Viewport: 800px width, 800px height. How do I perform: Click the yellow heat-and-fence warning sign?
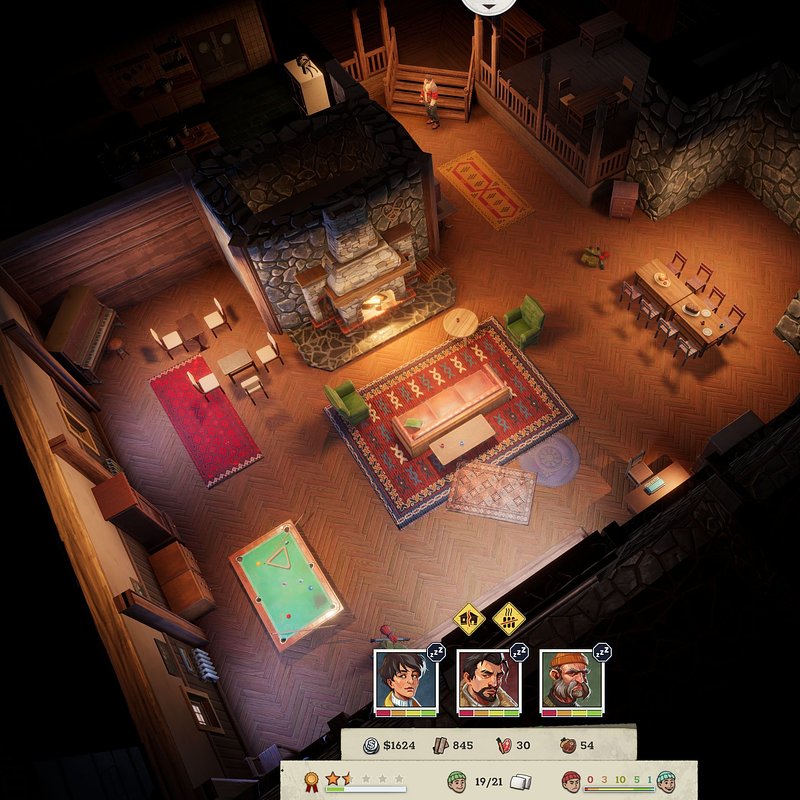point(509,619)
